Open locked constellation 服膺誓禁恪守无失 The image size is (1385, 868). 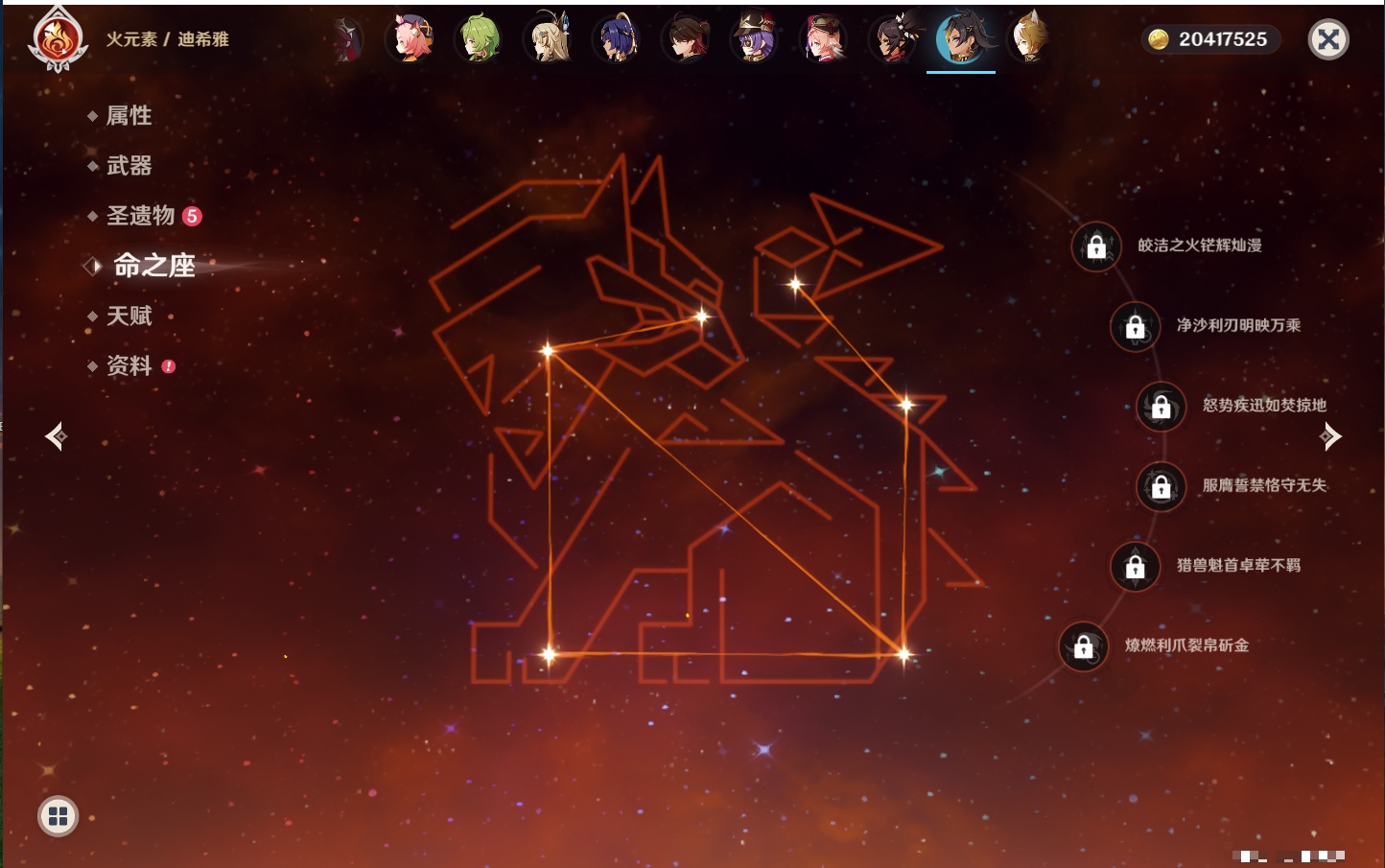click(1161, 486)
